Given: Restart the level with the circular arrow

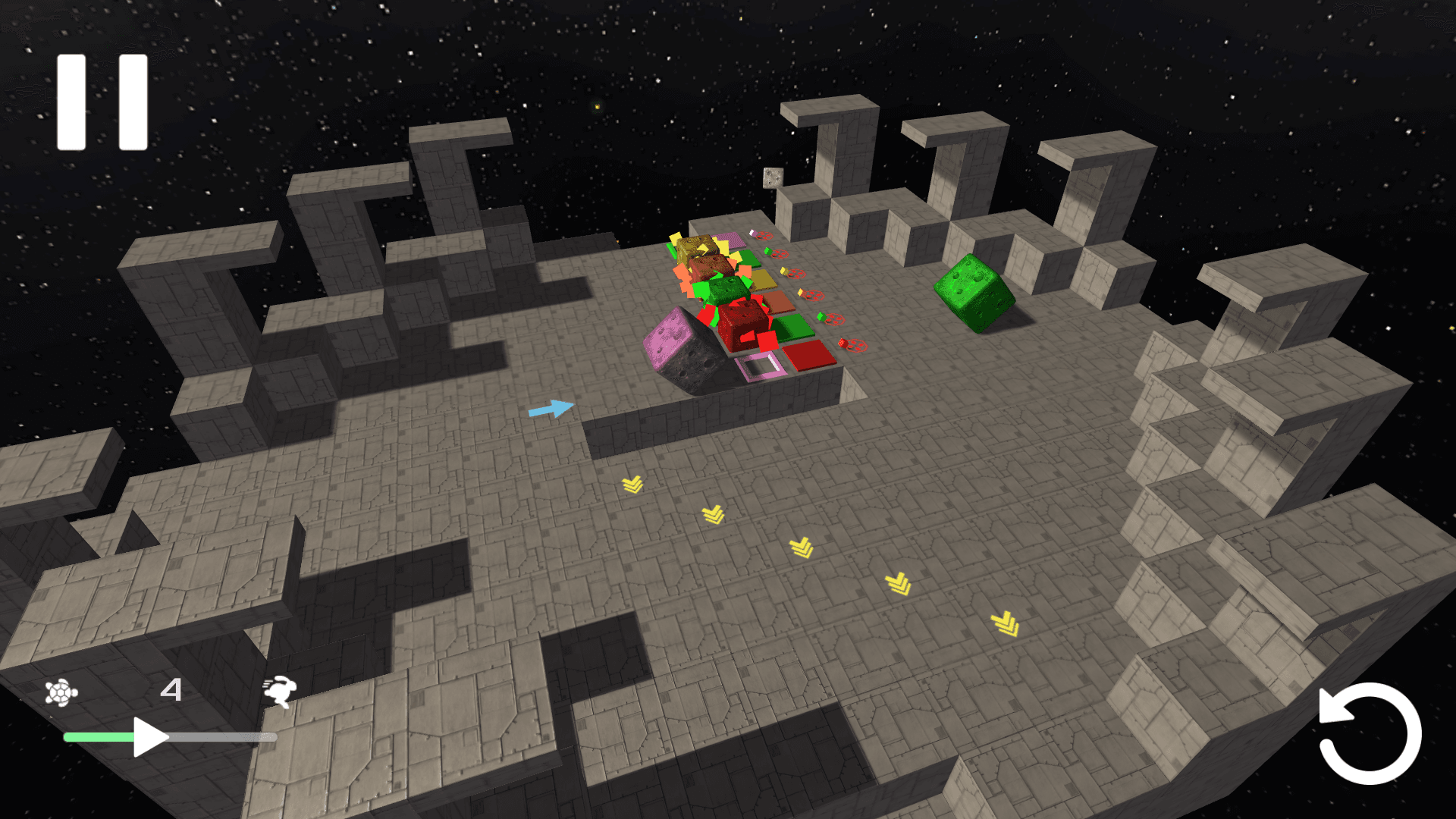Looking at the screenshot, I should click(1370, 733).
